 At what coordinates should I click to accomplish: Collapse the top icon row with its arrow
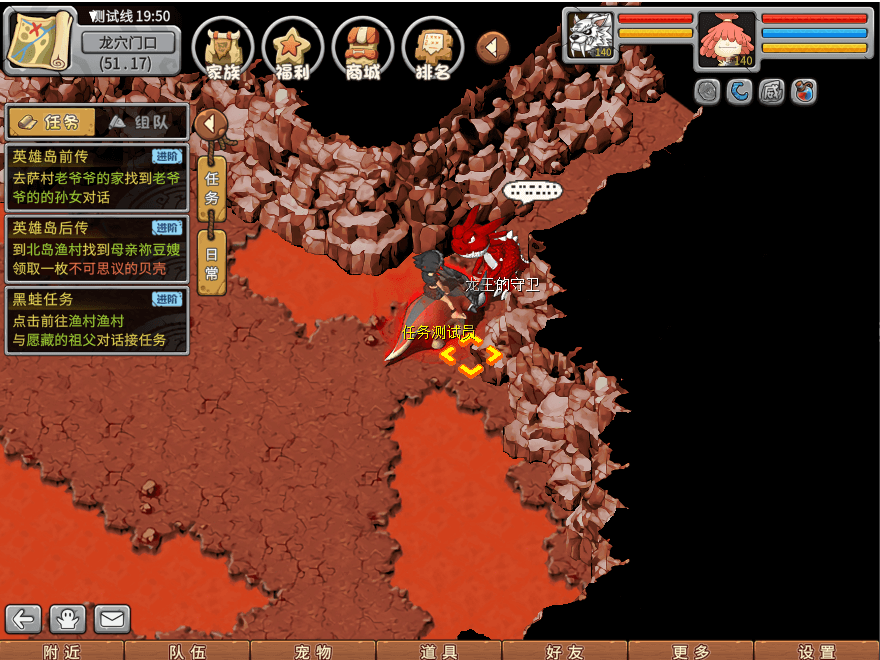click(x=492, y=46)
